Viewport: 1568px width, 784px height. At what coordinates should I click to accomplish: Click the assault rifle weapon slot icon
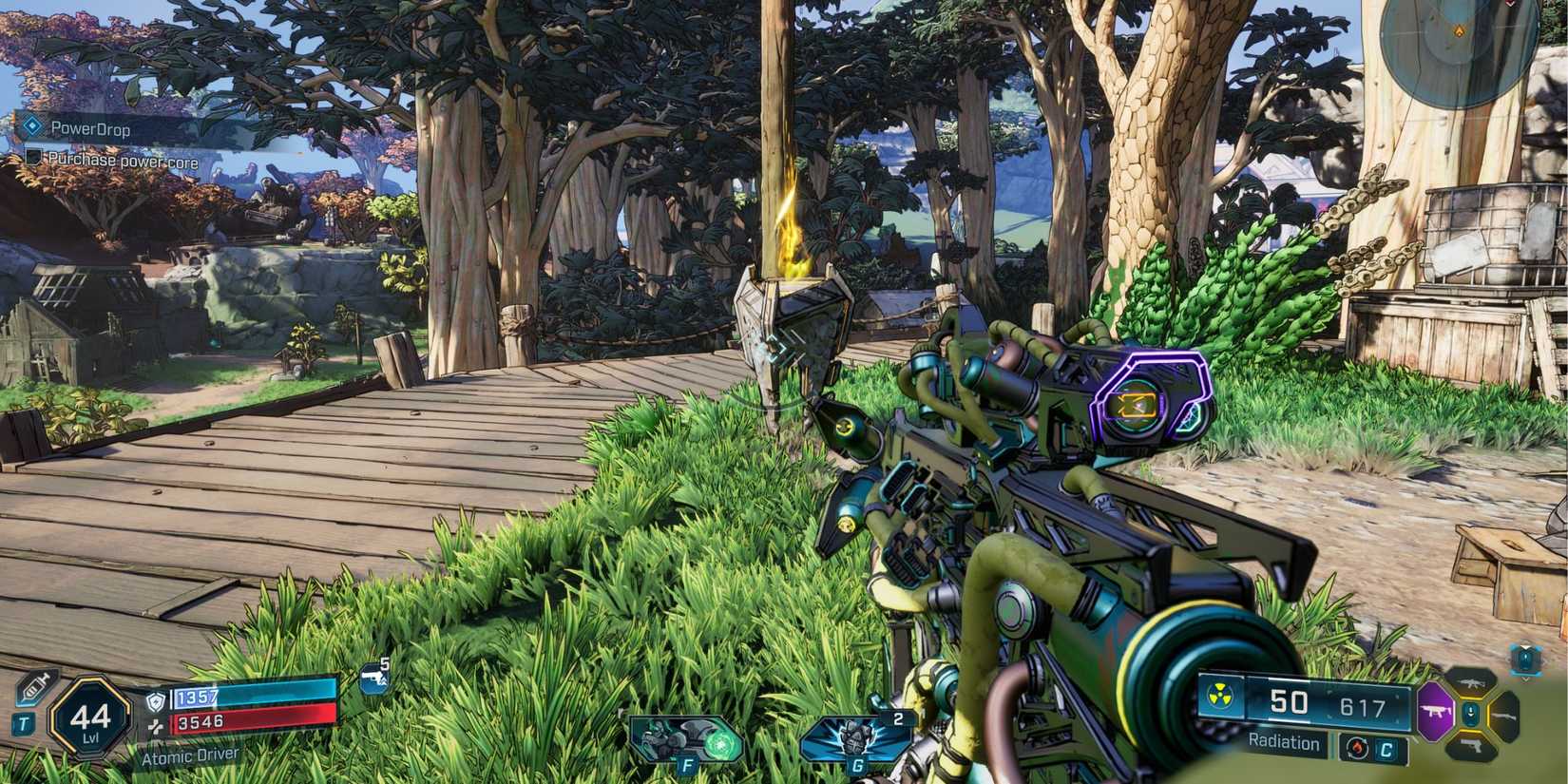(1471, 683)
